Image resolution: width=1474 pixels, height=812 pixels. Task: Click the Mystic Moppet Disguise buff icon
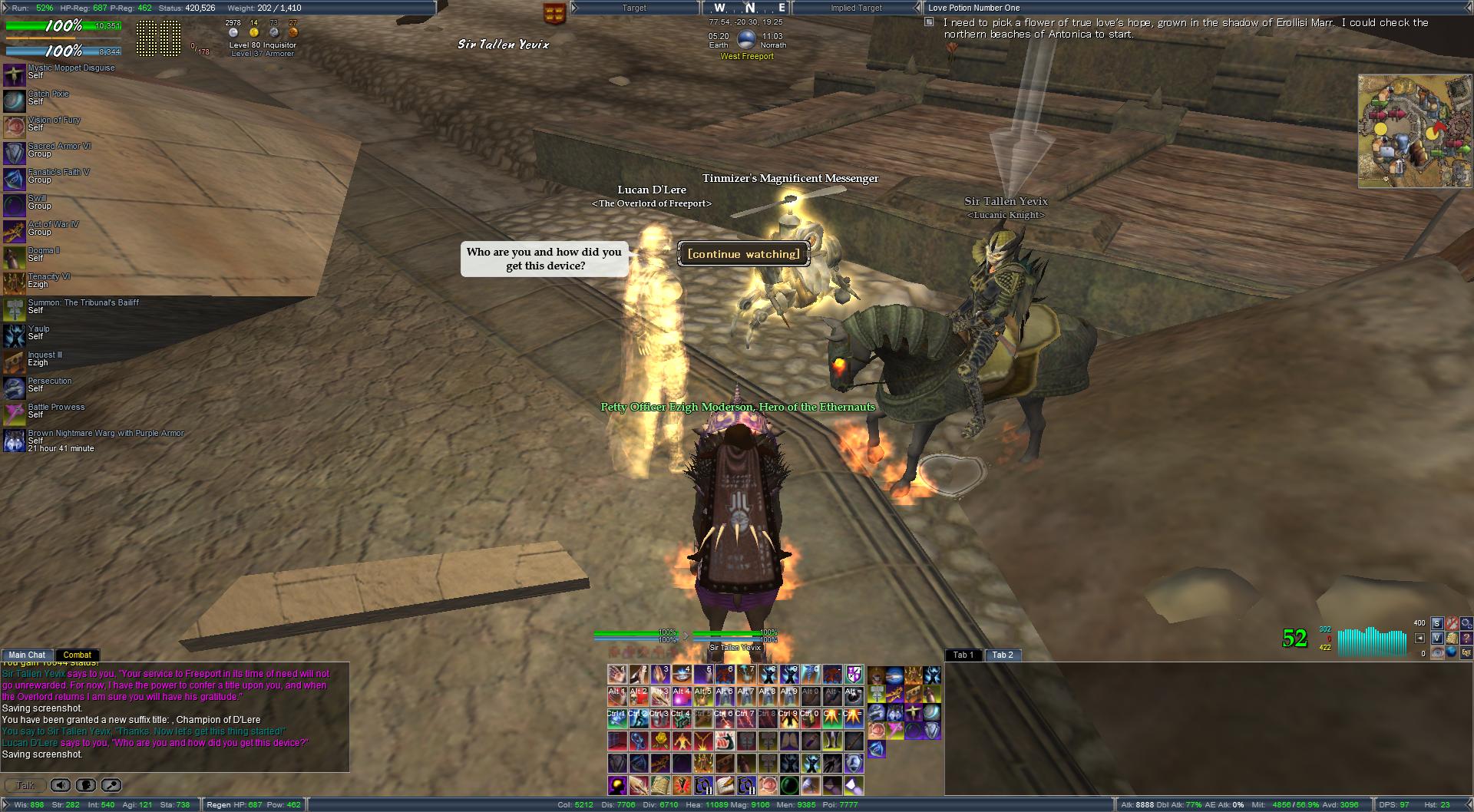[x=15, y=75]
